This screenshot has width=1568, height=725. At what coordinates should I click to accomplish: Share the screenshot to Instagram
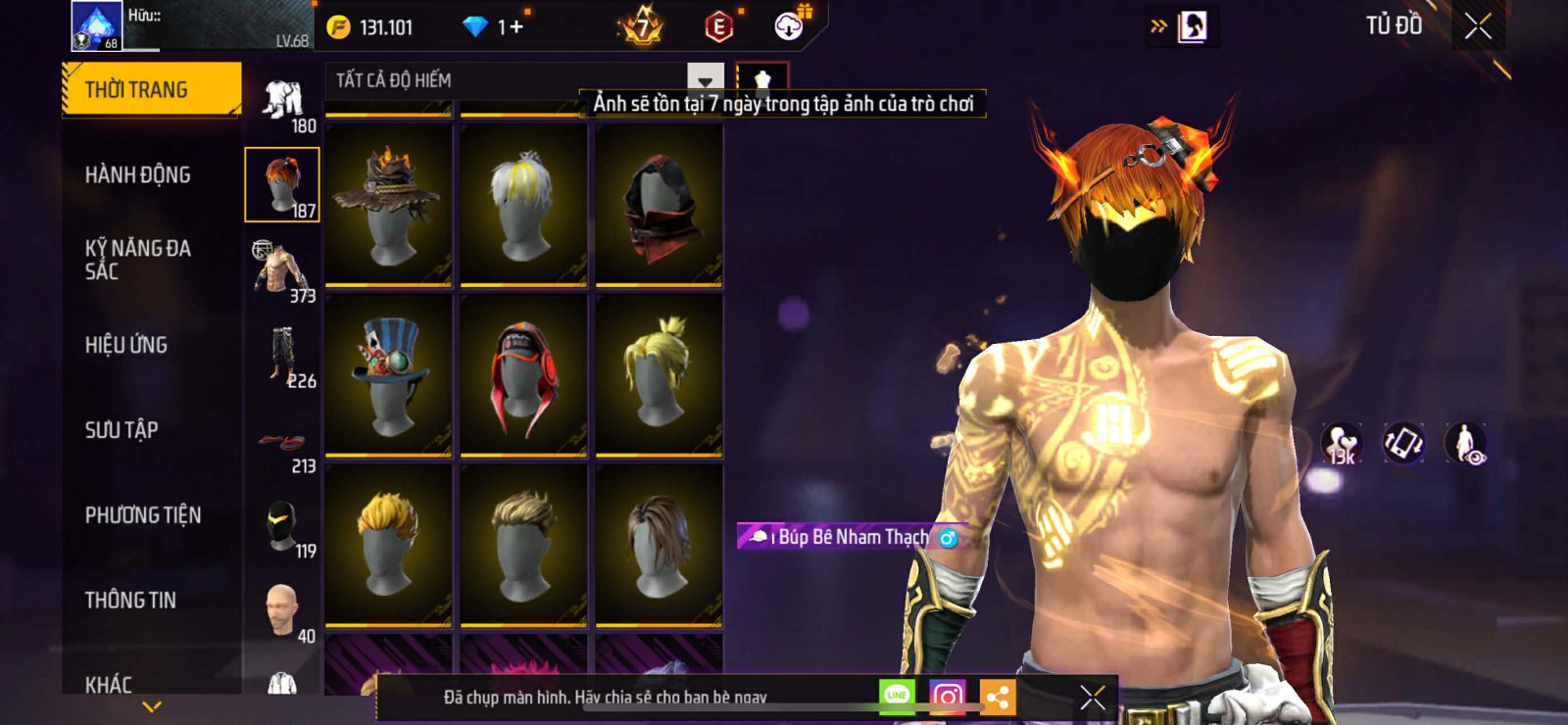click(947, 698)
